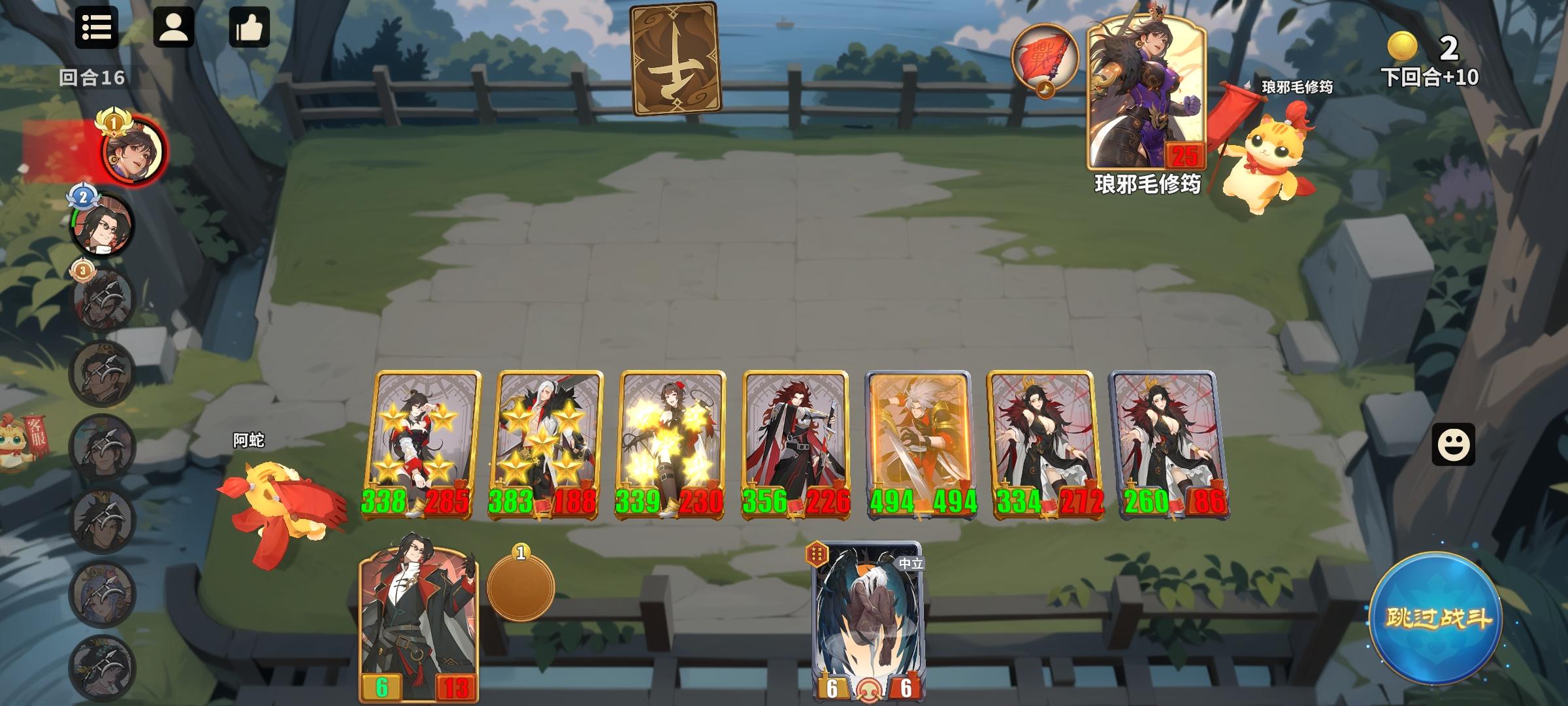Viewport: 1568px width, 706px height.
Task: Open the menu list icon top left
Action: 97,29
